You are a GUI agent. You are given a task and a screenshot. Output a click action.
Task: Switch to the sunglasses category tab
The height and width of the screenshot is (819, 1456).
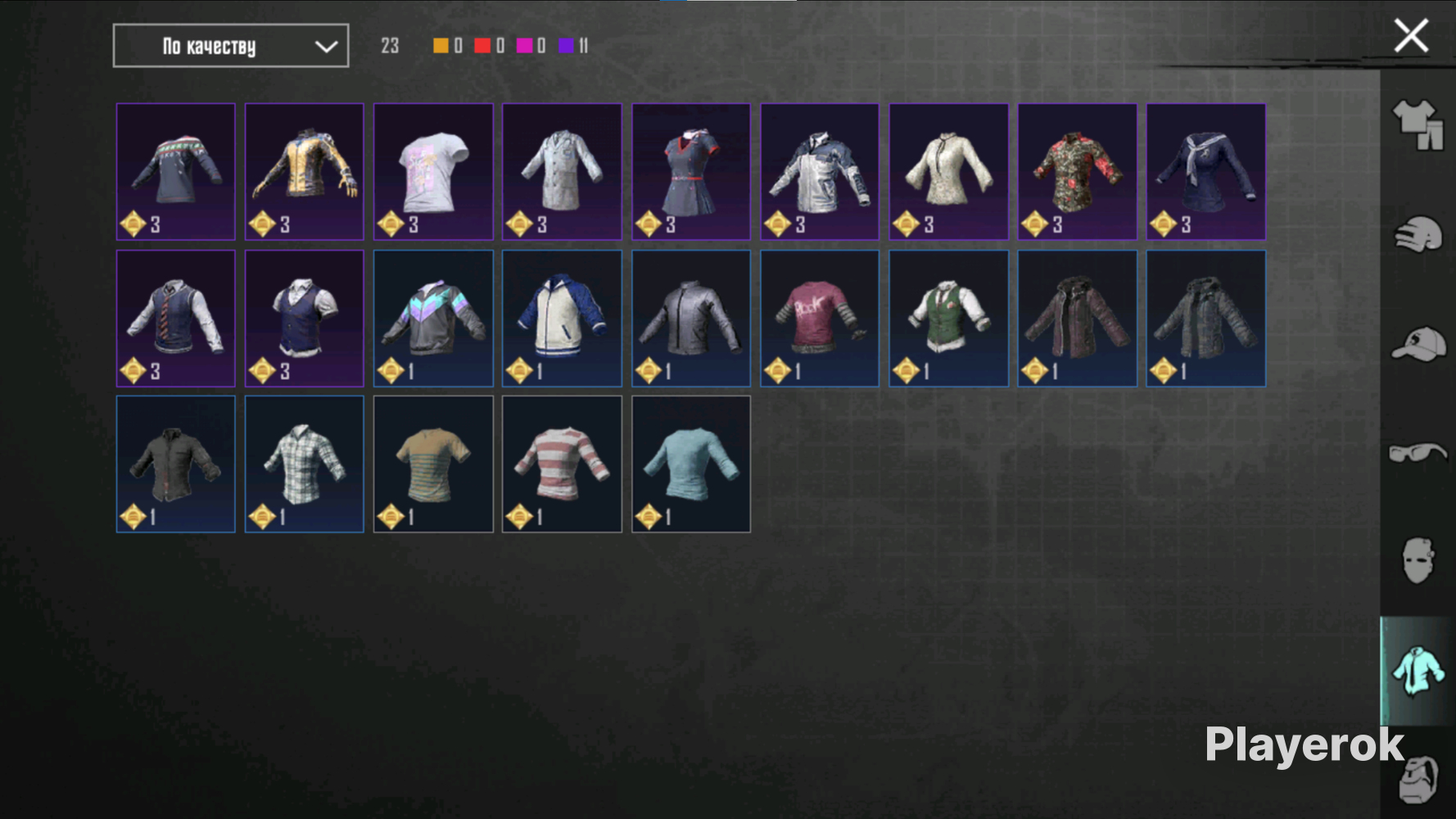(1418, 452)
